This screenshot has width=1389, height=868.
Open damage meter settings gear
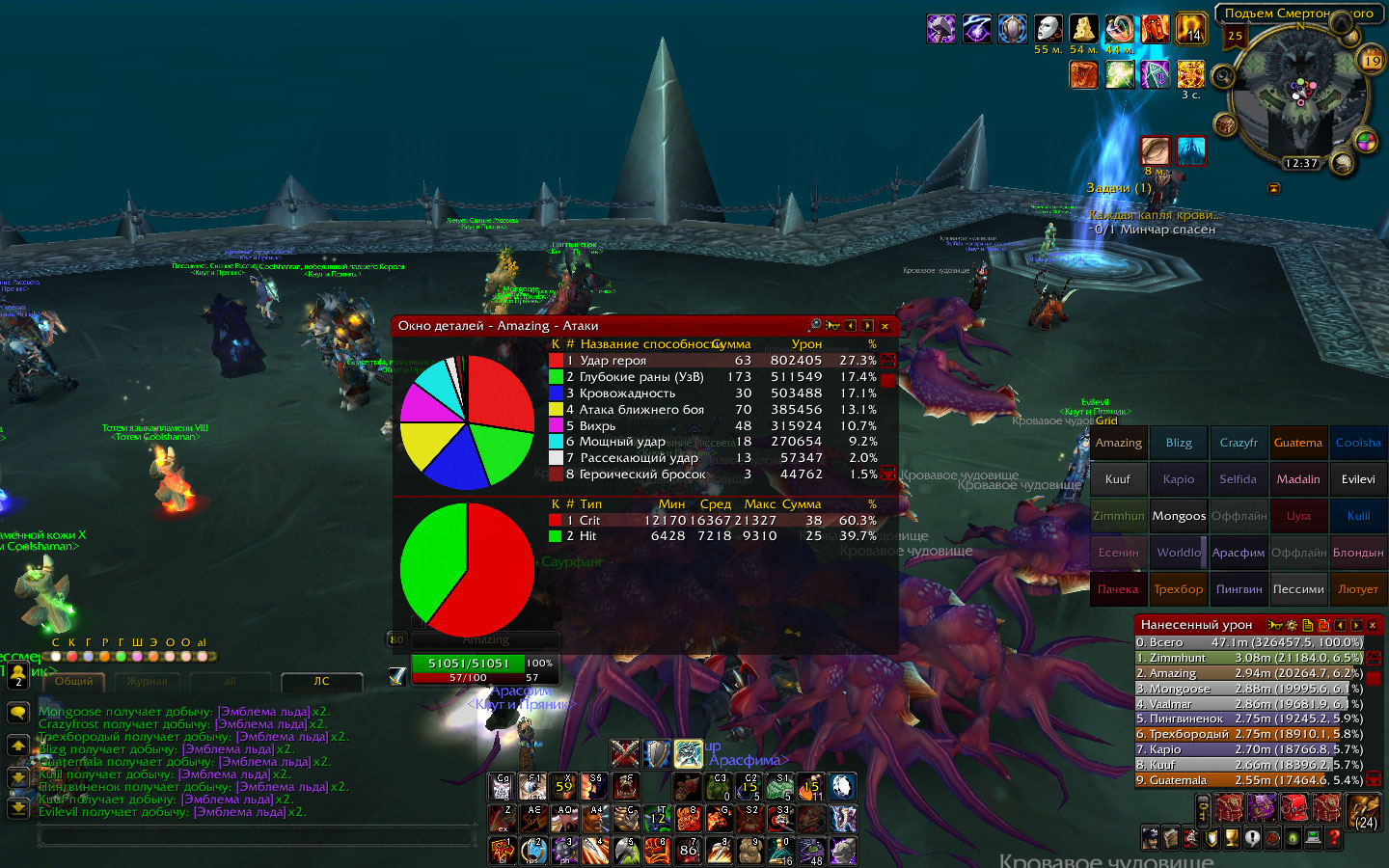click(1292, 625)
